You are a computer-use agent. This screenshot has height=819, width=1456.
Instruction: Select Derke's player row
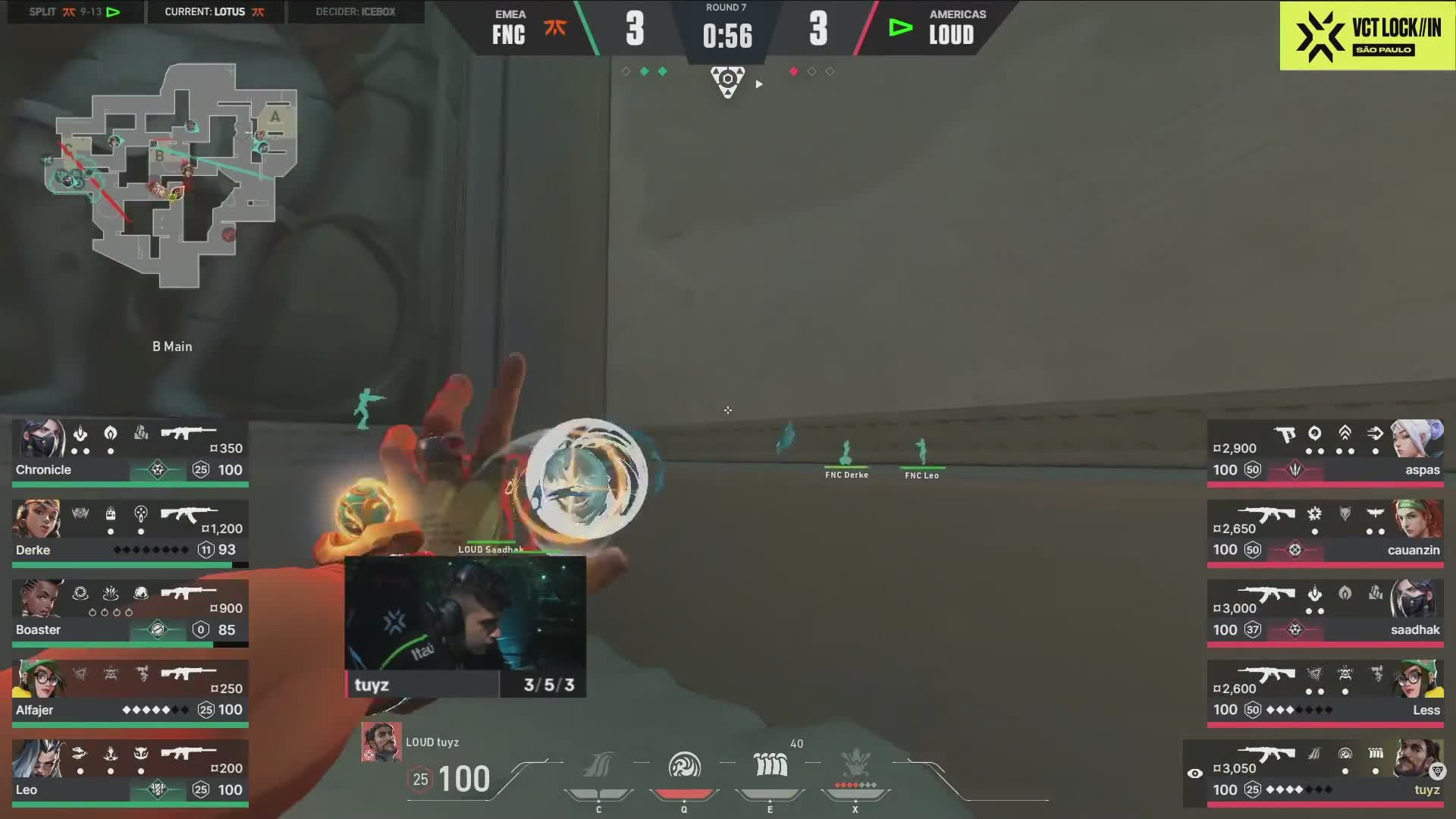[130, 533]
